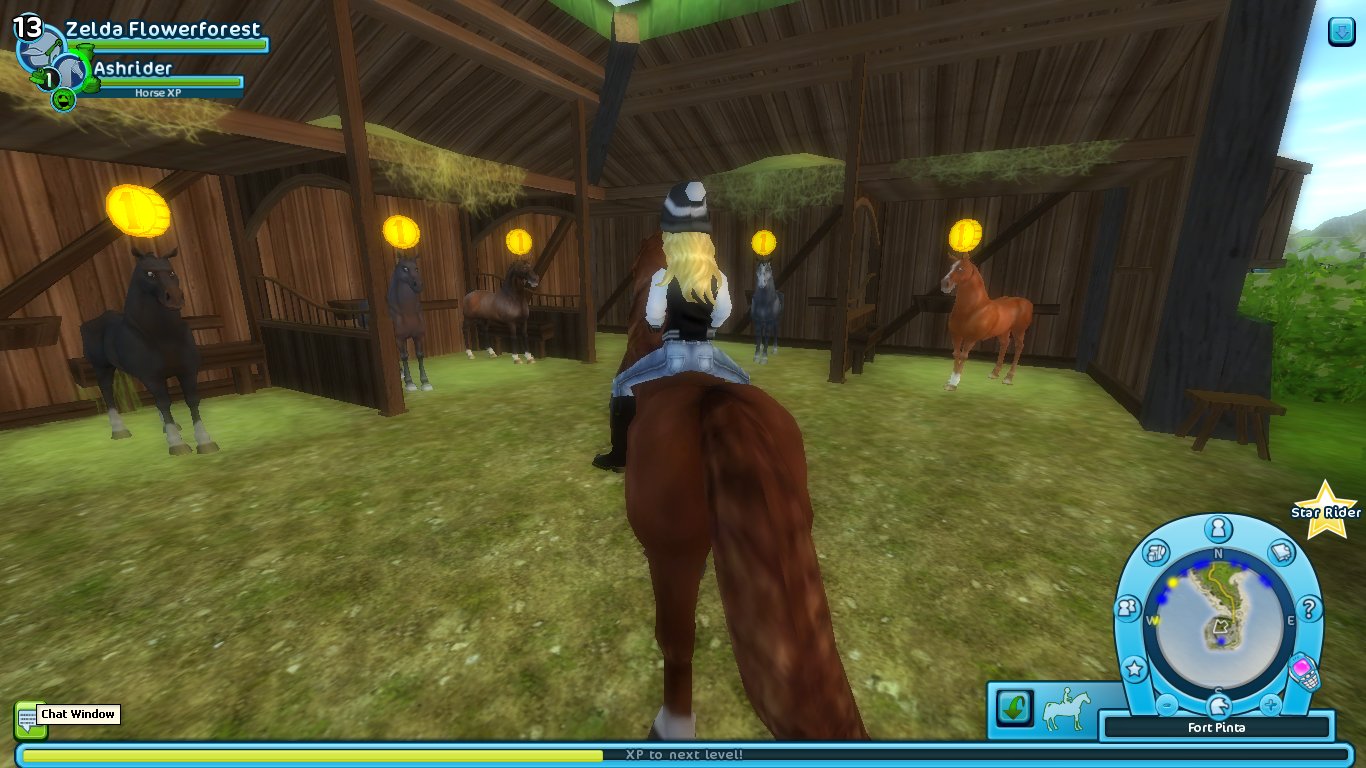Select the Fort Pinta location label
Viewport: 1366px width, 768px height.
coord(1217,727)
